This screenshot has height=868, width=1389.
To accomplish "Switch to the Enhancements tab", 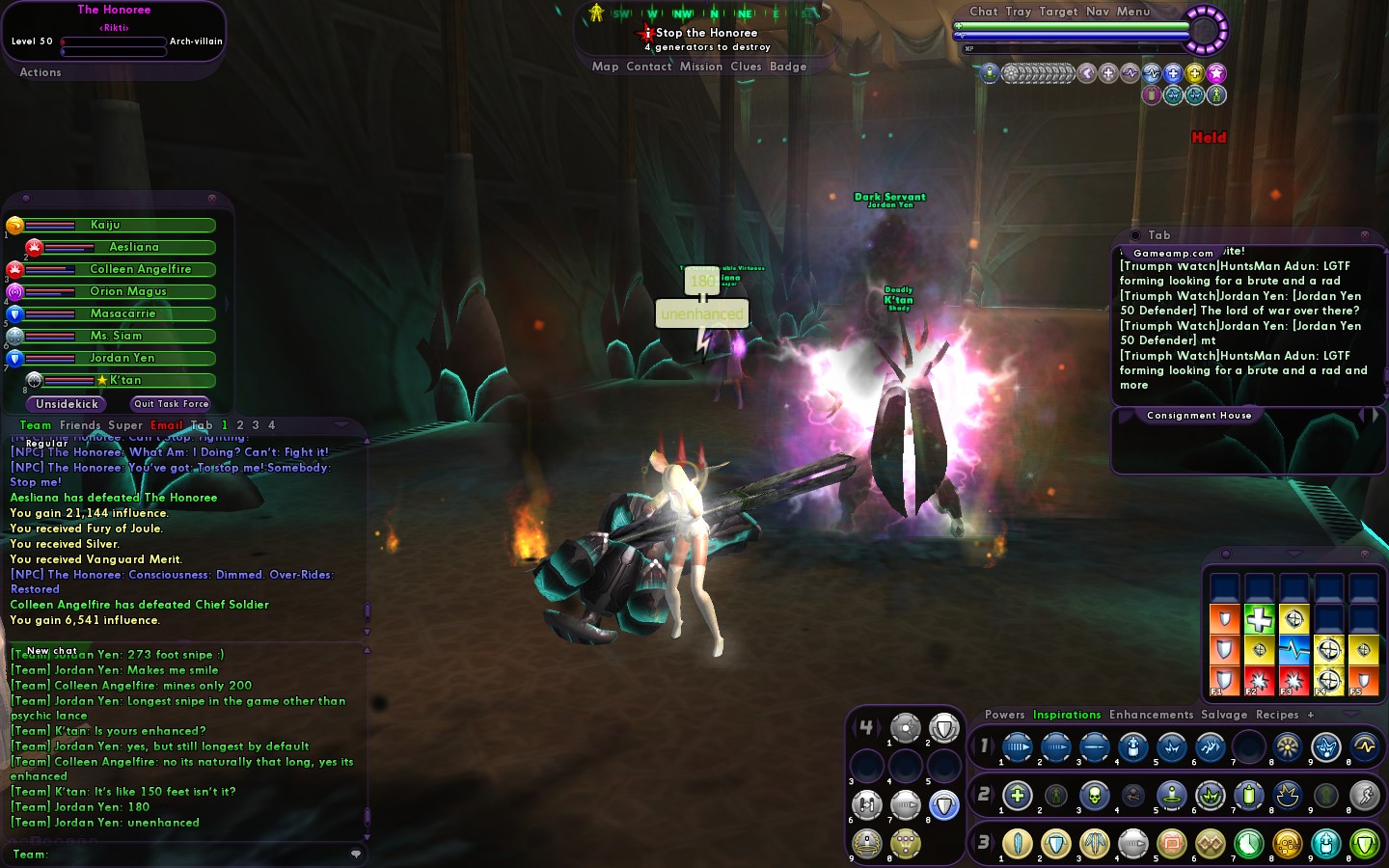I will pos(1151,715).
